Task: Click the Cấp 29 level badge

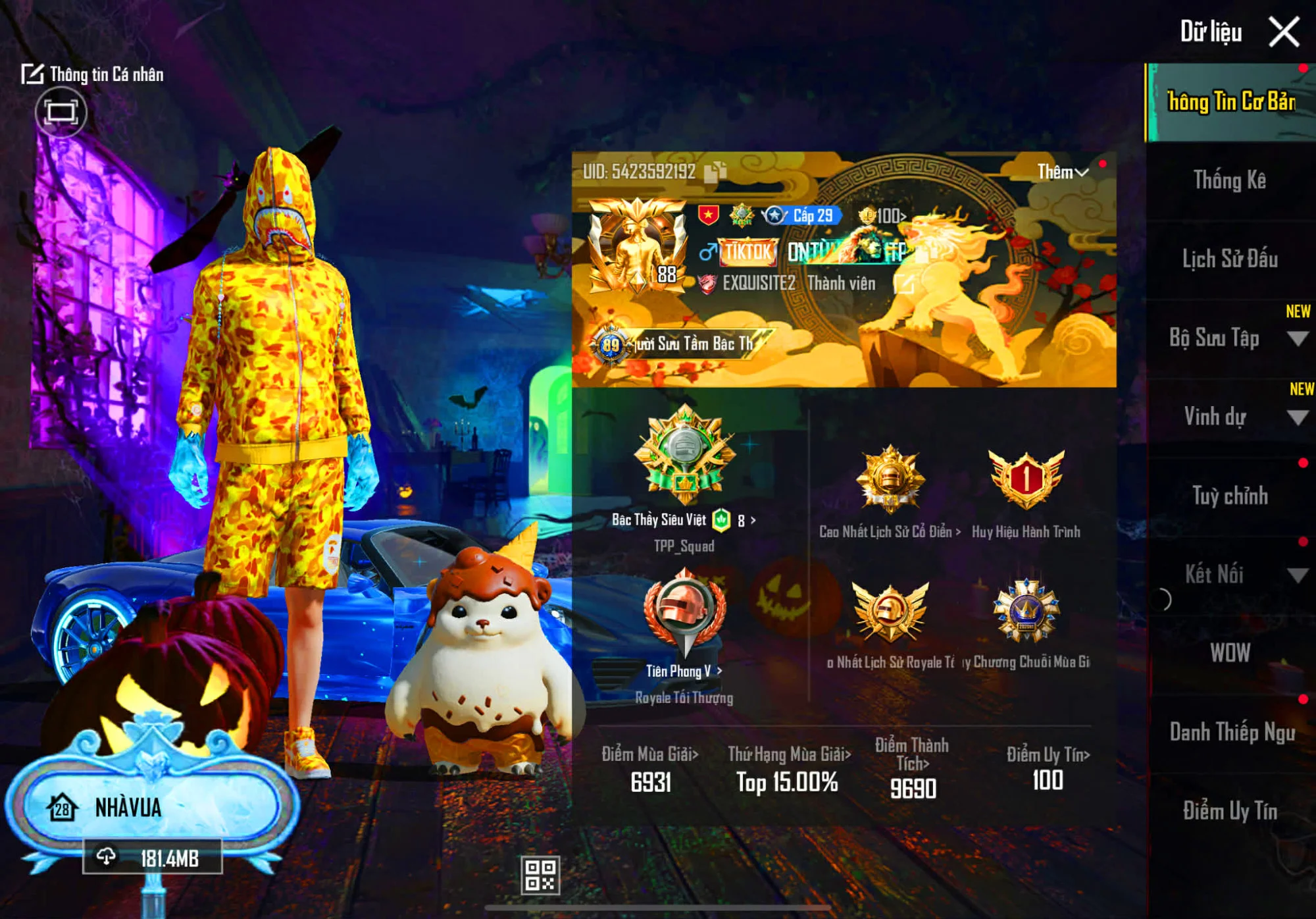Action: [806, 215]
